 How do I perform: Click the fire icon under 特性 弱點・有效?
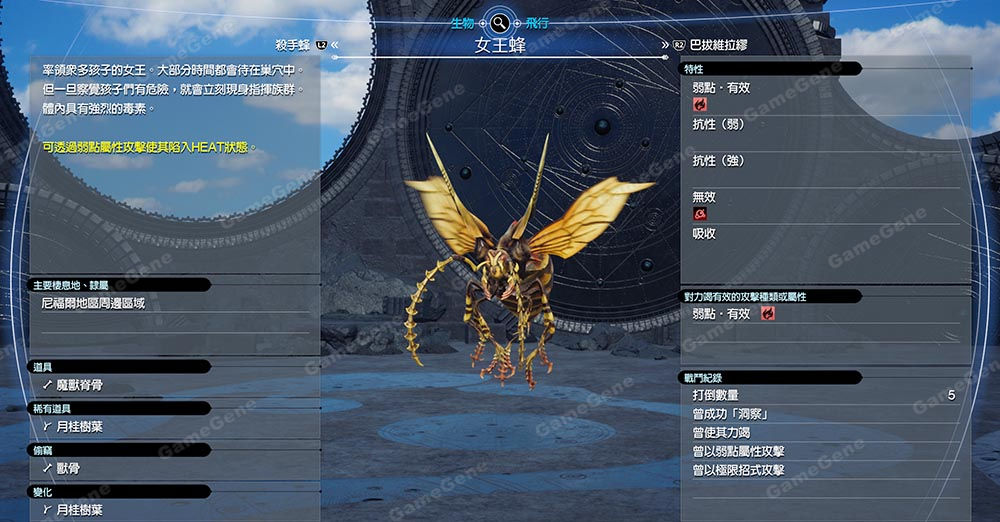[700, 104]
